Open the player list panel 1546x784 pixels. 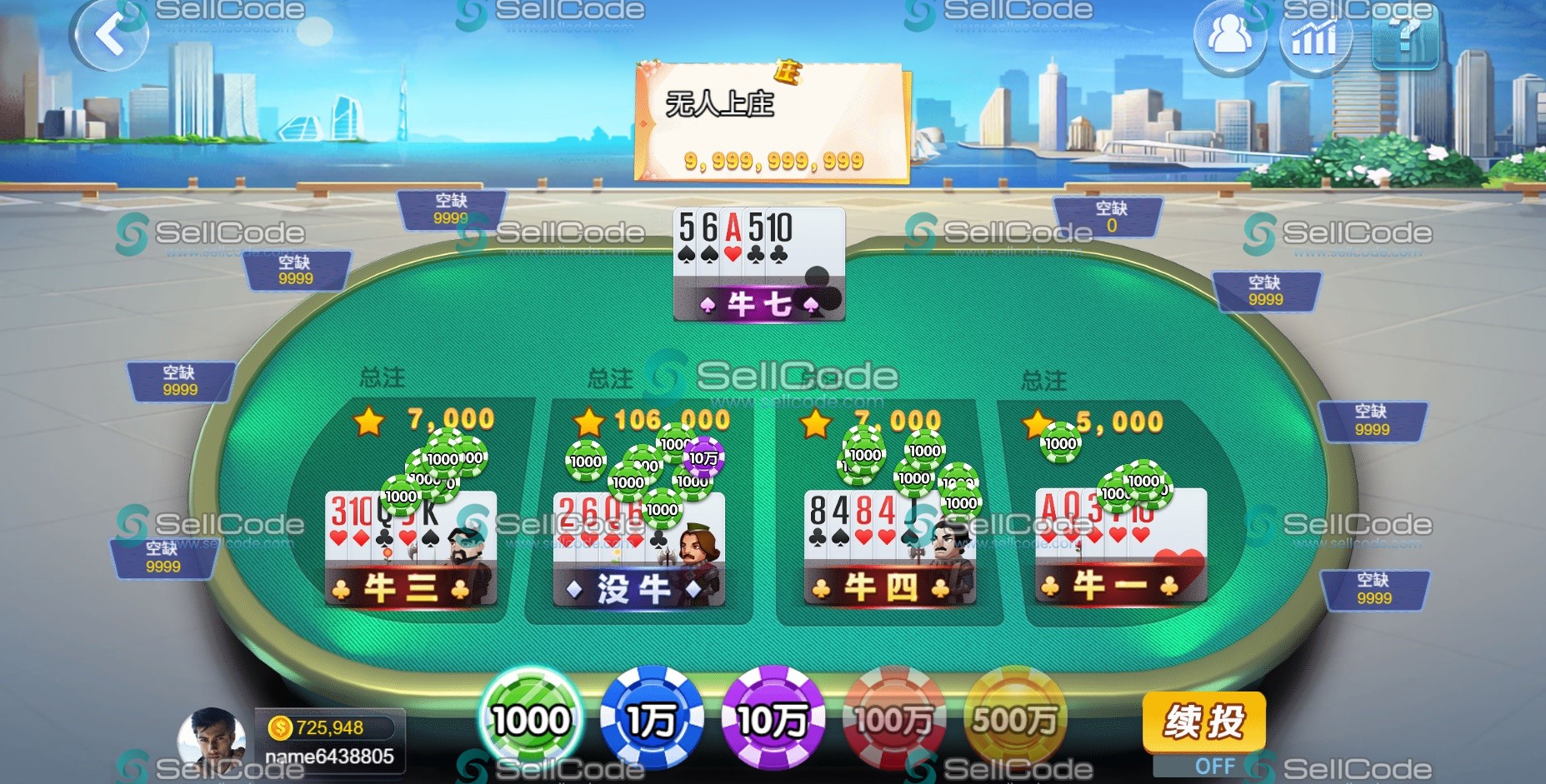[1228, 35]
